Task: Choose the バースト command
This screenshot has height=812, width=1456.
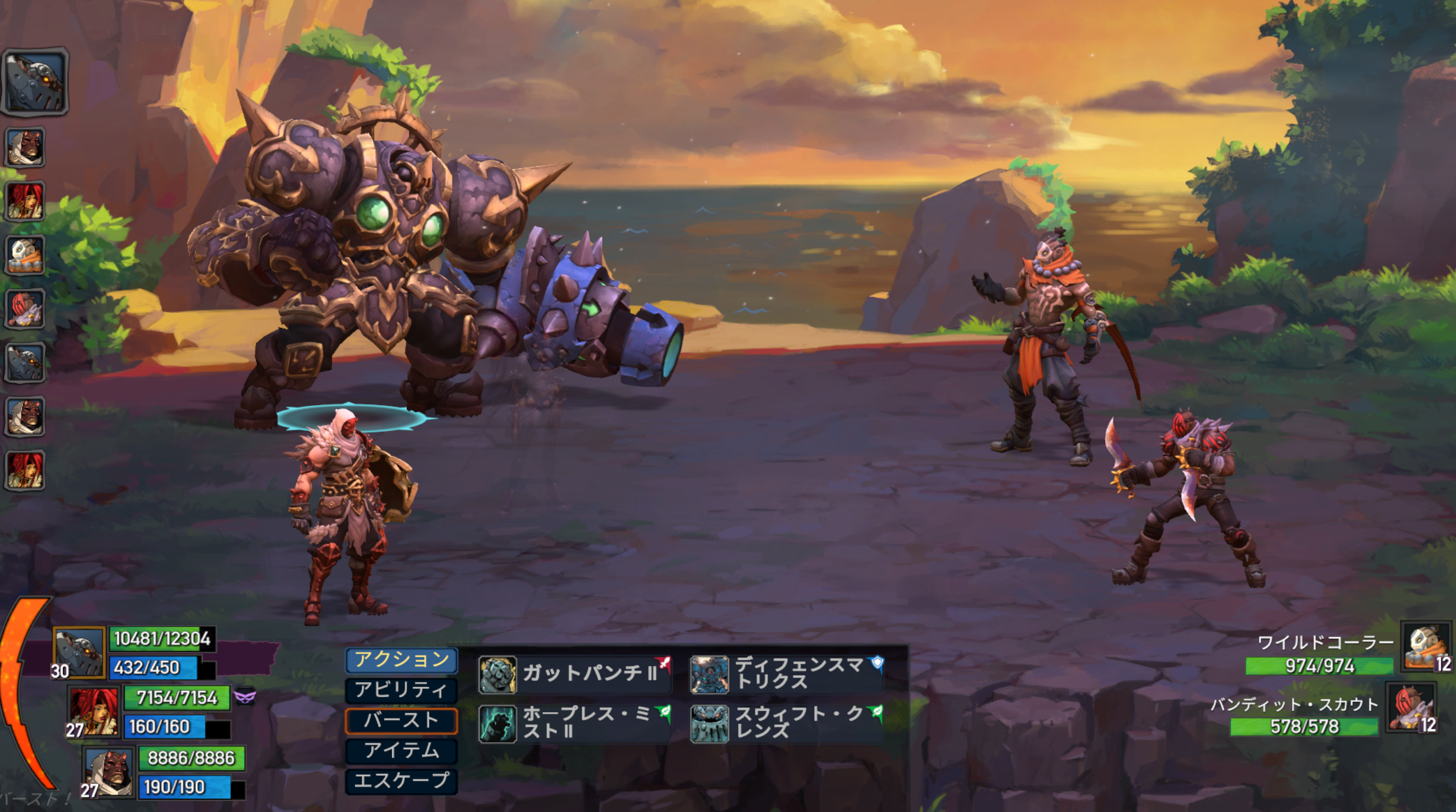Action: (x=401, y=720)
